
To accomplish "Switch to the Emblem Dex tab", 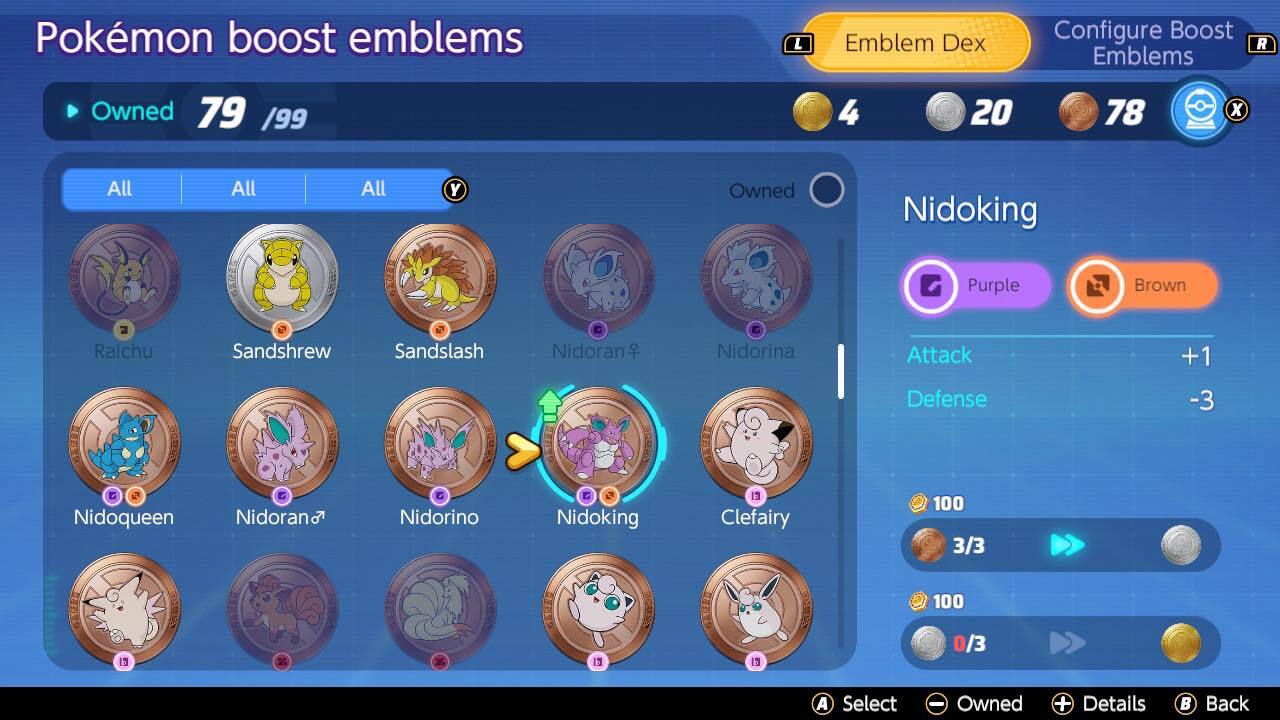I will tap(915, 43).
